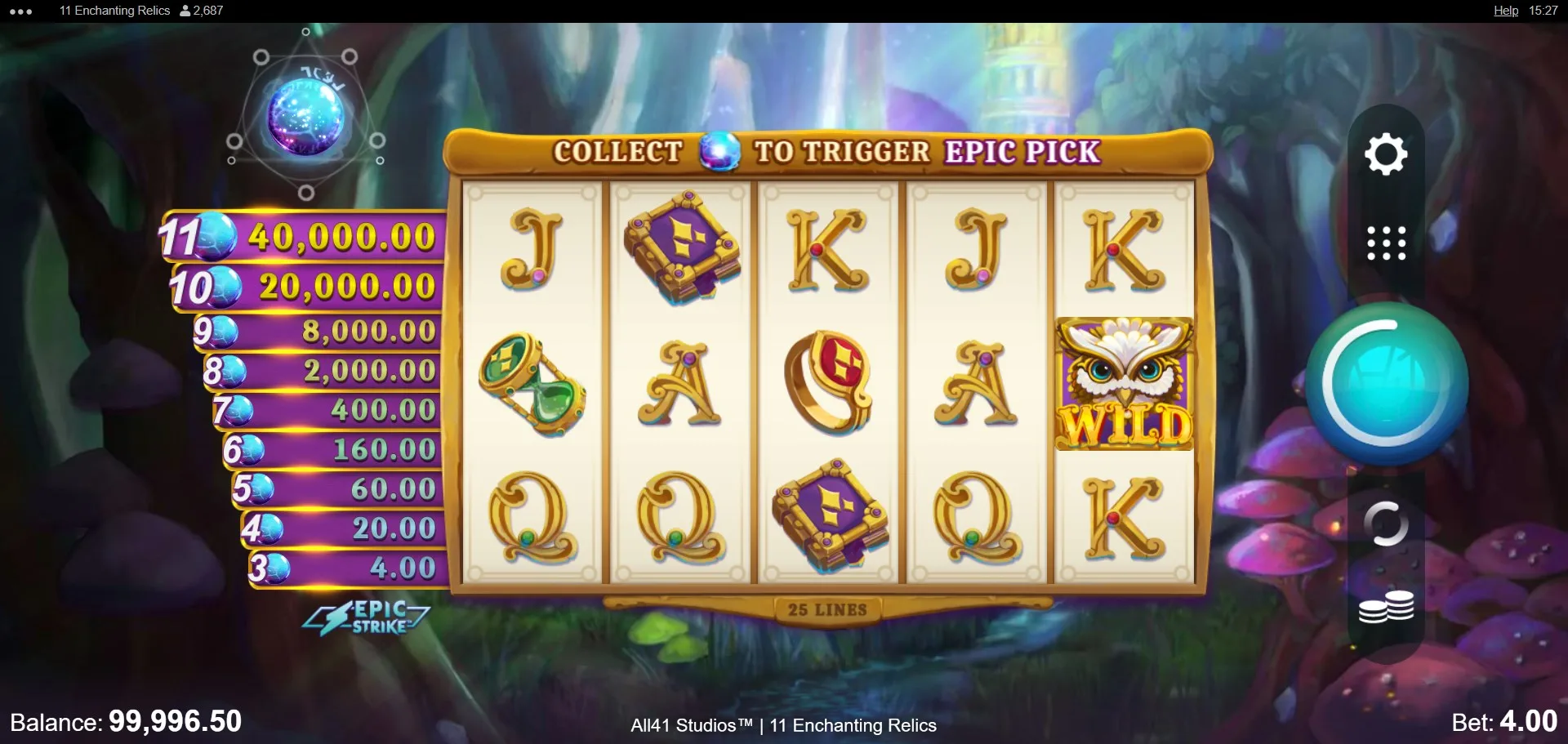
Task: Activate the autoplay circular arrow
Action: pos(1386,524)
